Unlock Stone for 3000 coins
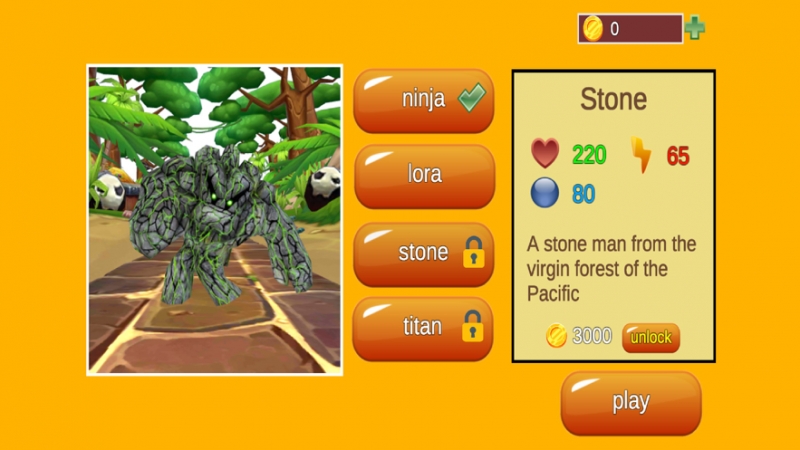Viewport: 800px width, 450px height. pyautogui.click(x=650, y=338)
